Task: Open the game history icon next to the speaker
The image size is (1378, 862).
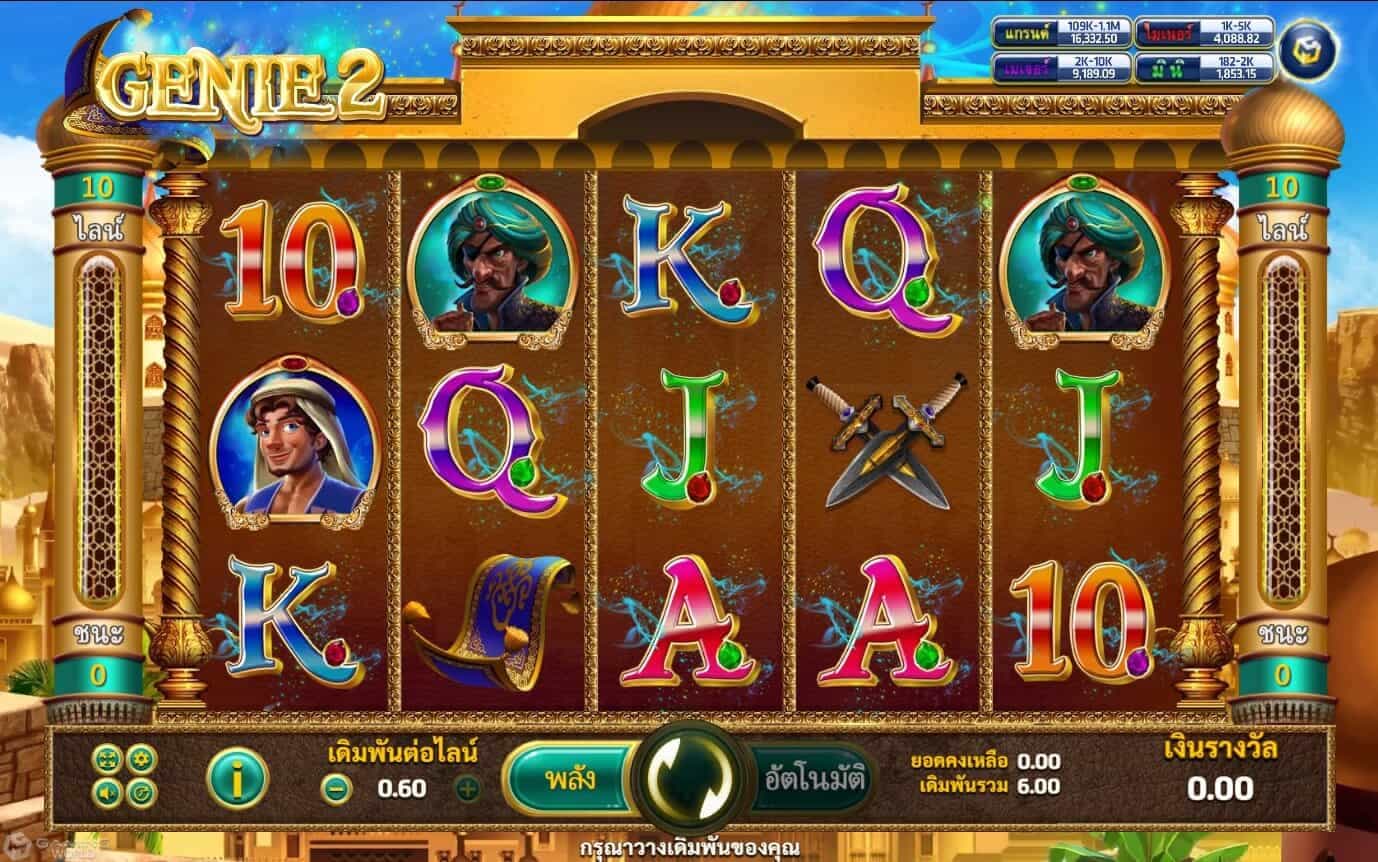Action: click(140, 792)
